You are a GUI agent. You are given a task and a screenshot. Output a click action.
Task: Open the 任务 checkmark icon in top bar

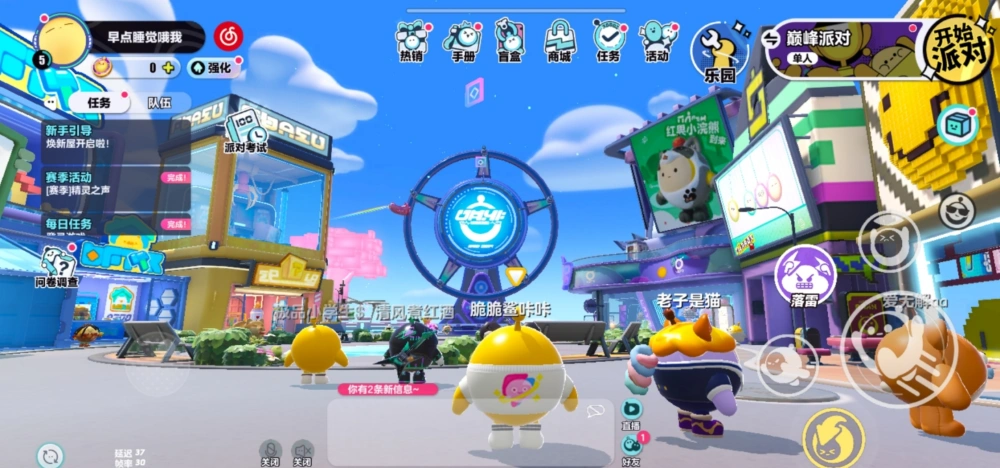point(608,40)
